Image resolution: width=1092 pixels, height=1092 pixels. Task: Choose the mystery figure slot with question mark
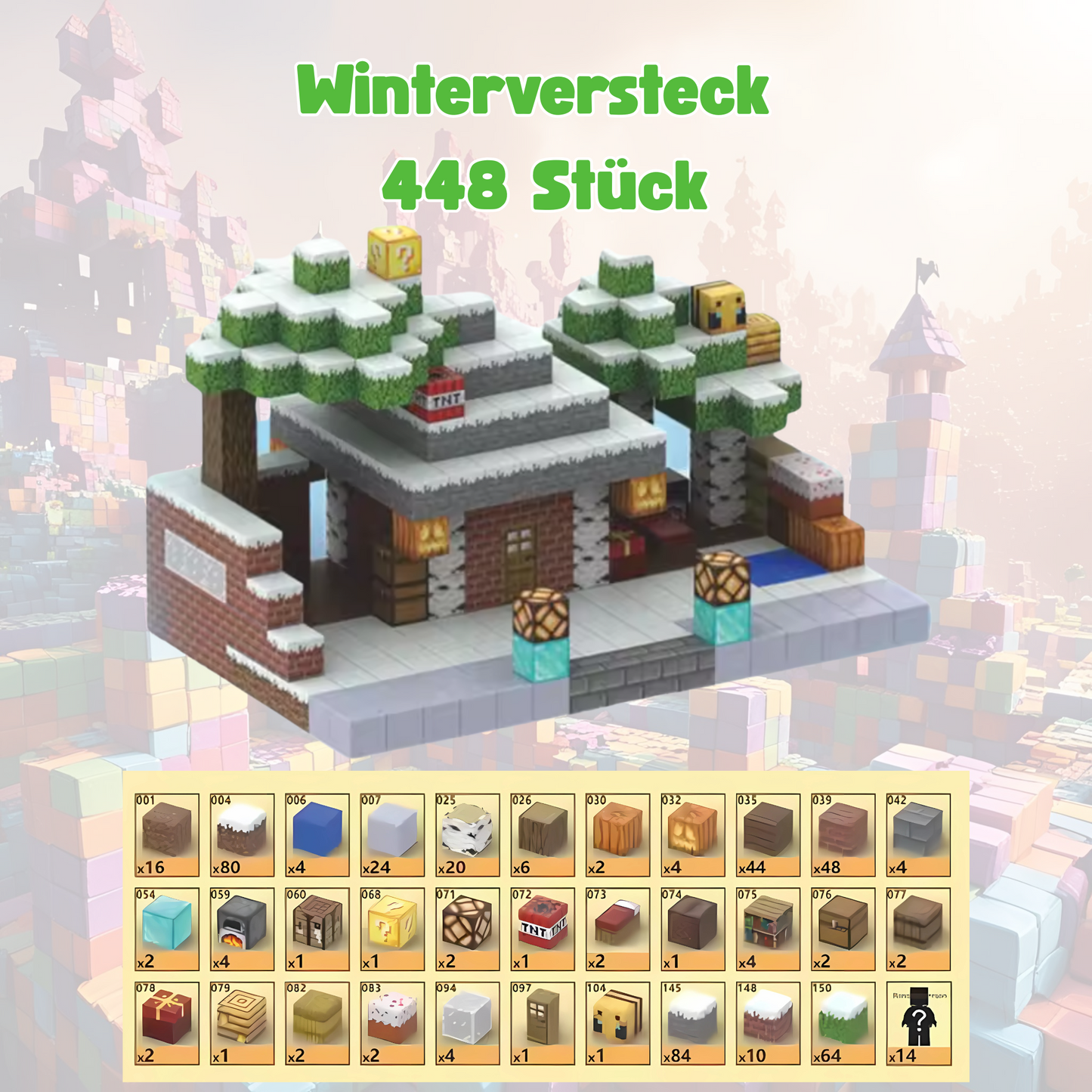pos(918,1023)
